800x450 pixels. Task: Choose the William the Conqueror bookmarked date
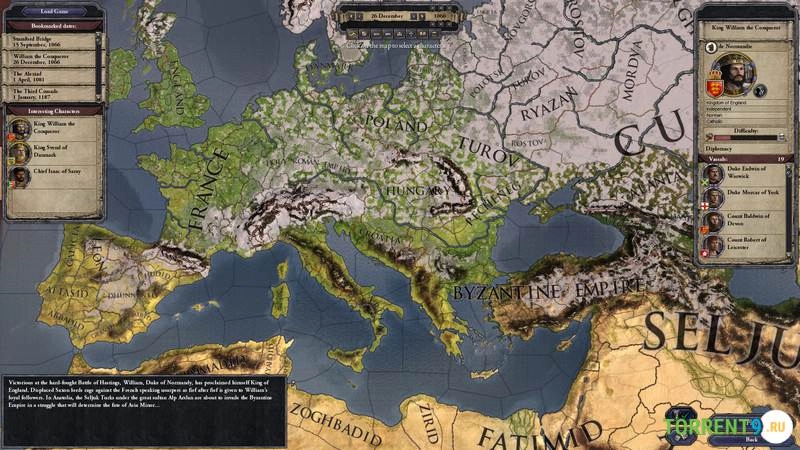tap(48, 57)
